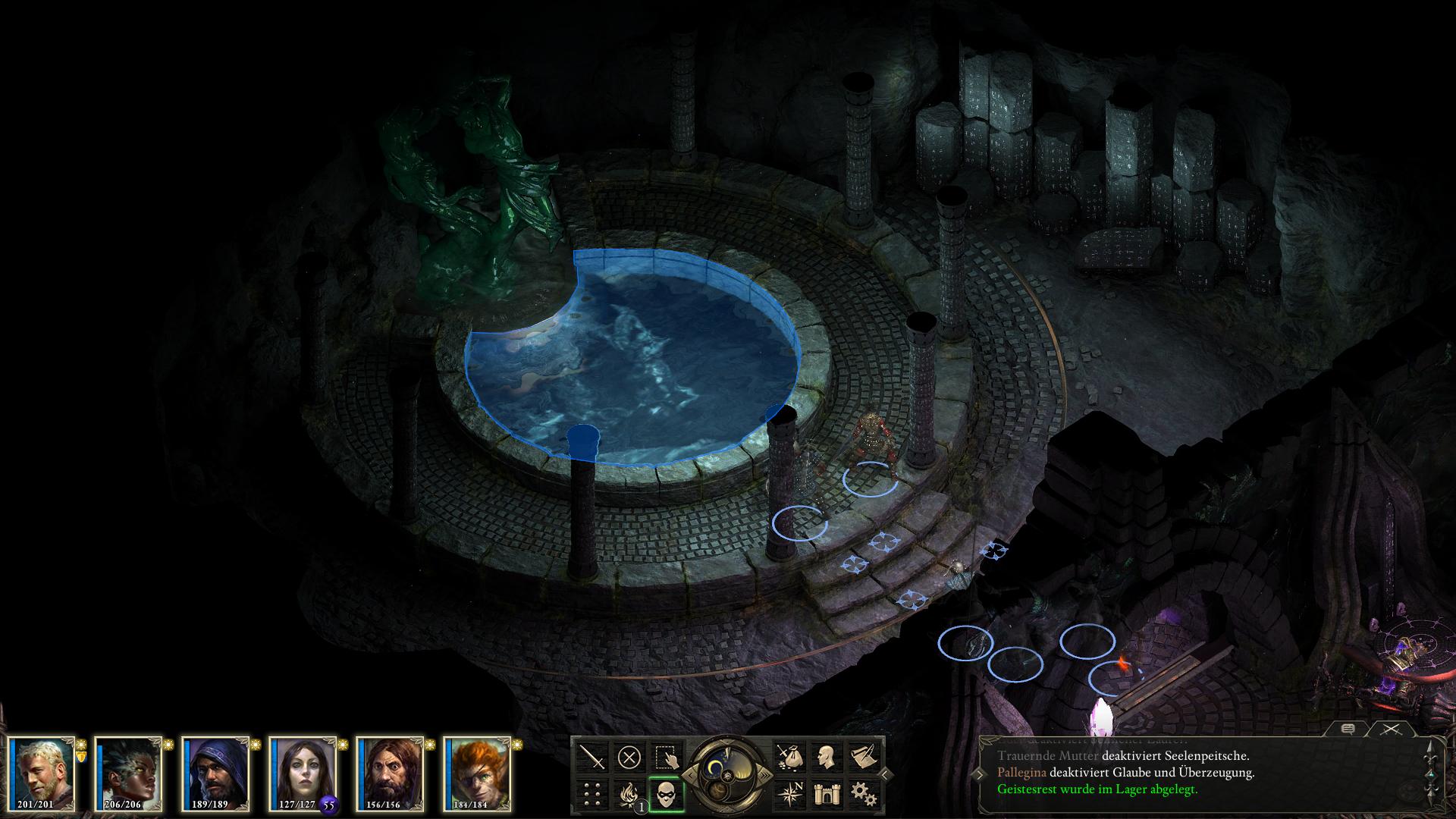The width and height of the screenshot is (1456, 819).
Task: Select the purple-hooded man portrait
Action: click(216, 773)
